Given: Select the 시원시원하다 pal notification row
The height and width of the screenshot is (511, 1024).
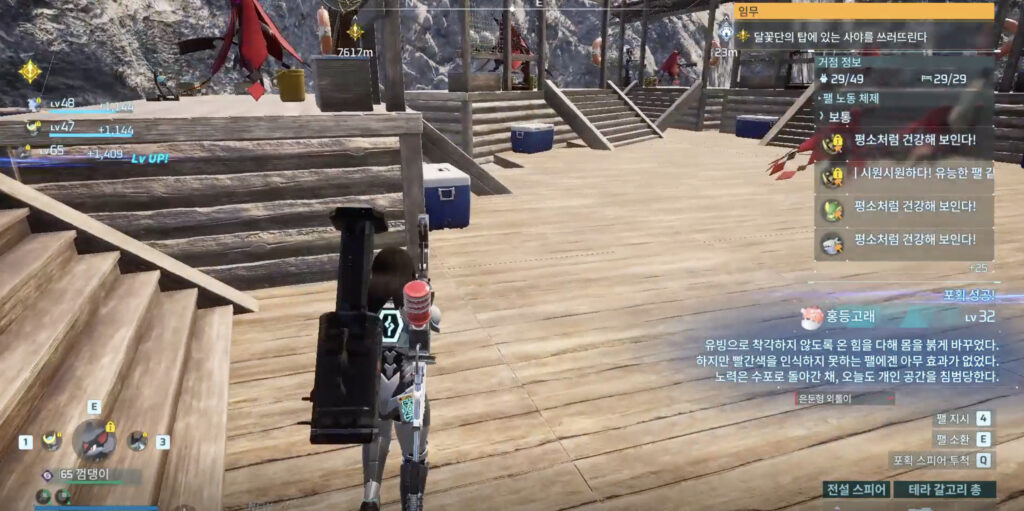Looking at the screenshot, I should (x=904, y=176).
